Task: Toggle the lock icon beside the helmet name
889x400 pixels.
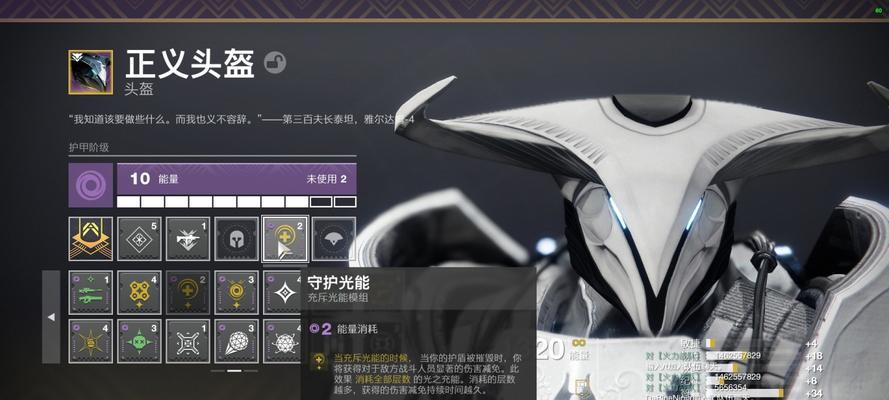Action: [x=275, y=64]
